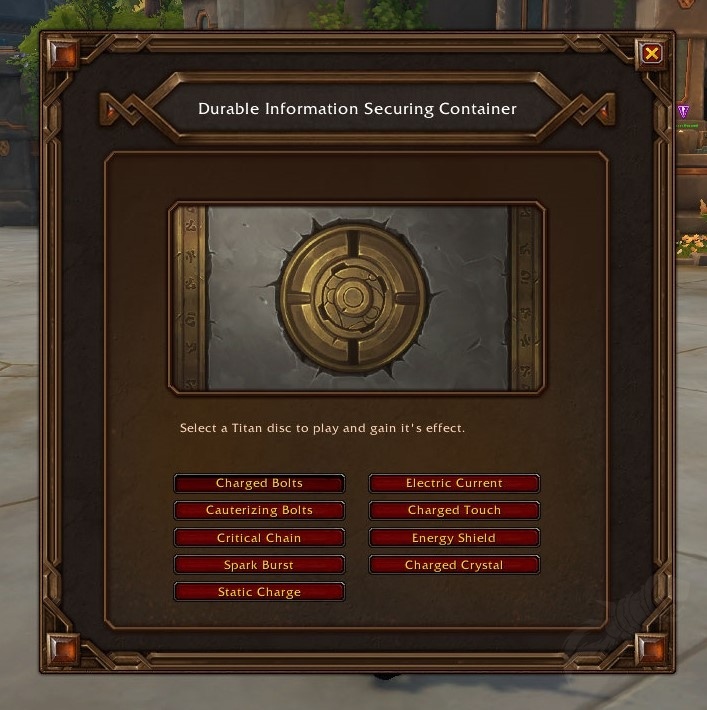This screenshot has width=707, height=710.
Task: Pick the Critical Chain disc
Action: tap(259, 538)
